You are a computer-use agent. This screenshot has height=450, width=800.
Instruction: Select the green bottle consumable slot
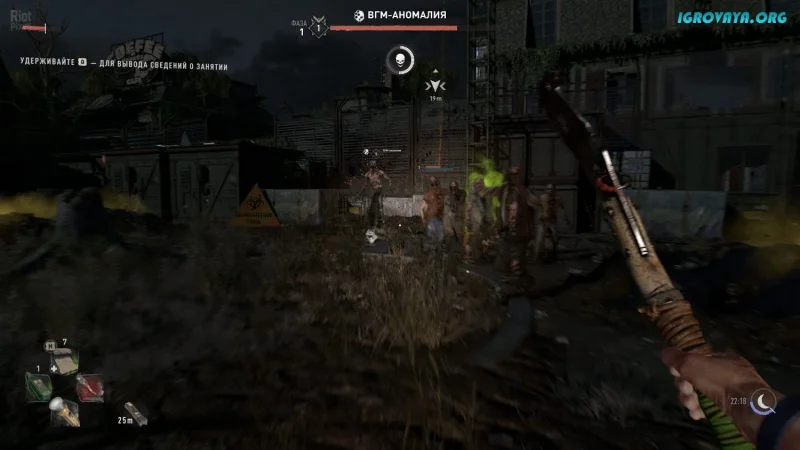tap(38, 386)
